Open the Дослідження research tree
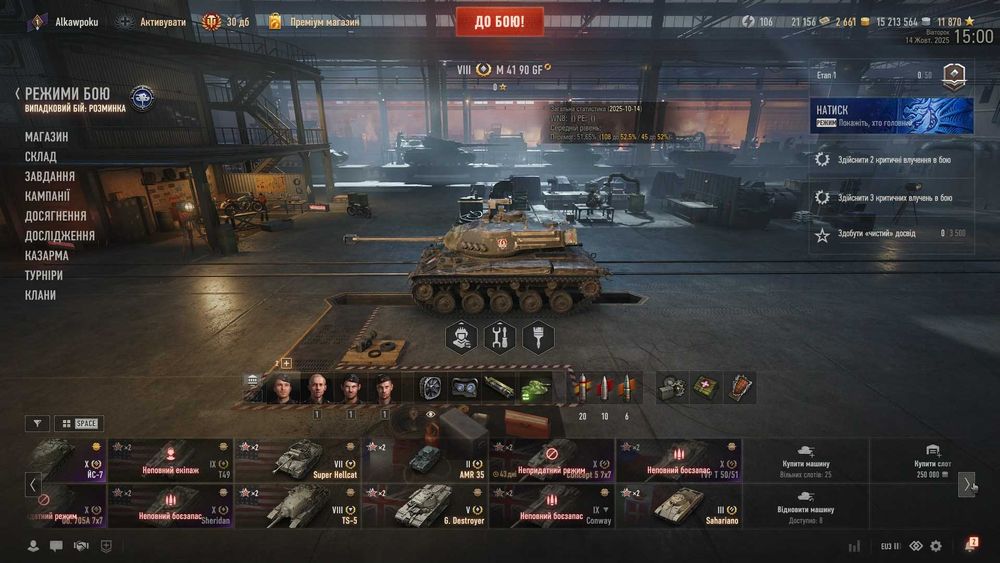1000x563 pixels. point(60,236)
